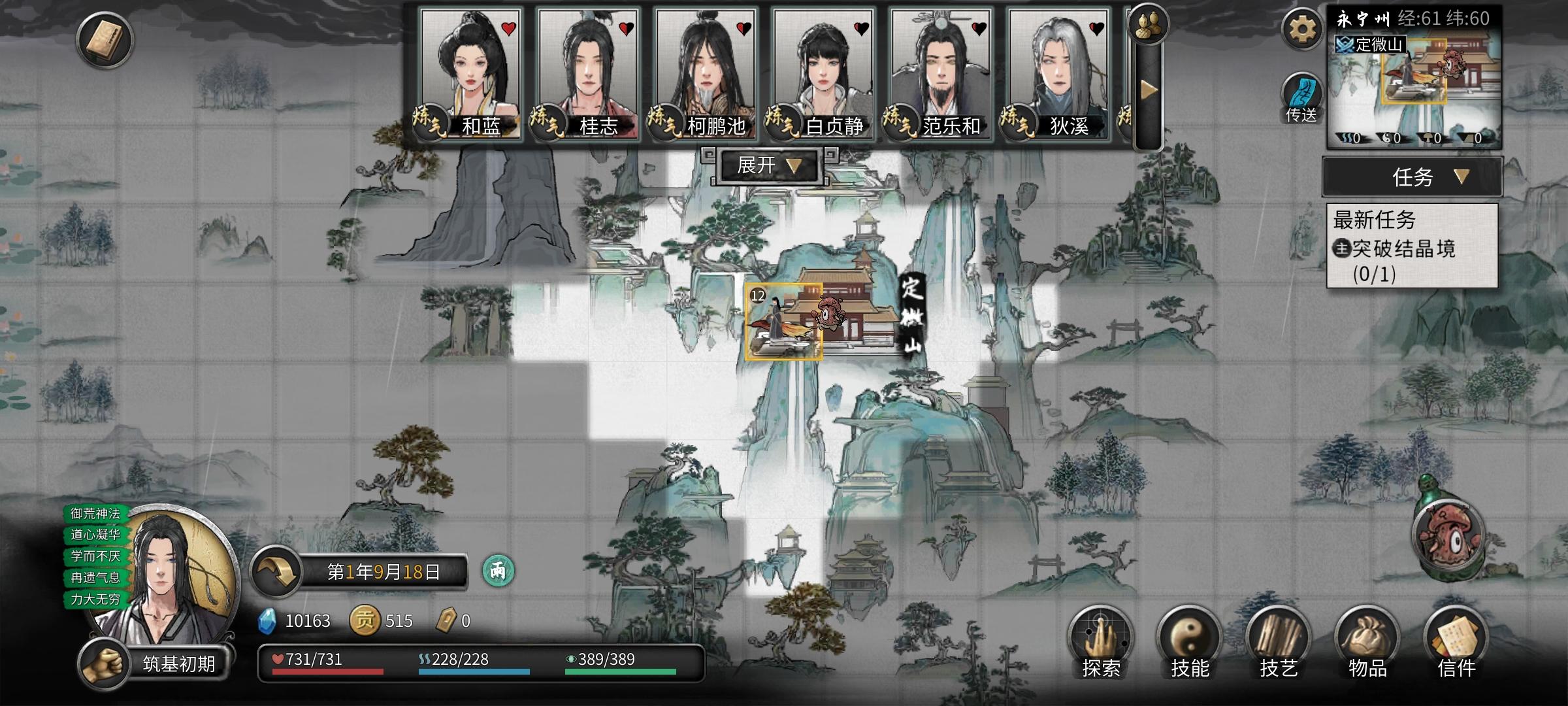Open the 物品 inventory bag
Viewport: 1568px width, 706px height.
[1367, 642]
